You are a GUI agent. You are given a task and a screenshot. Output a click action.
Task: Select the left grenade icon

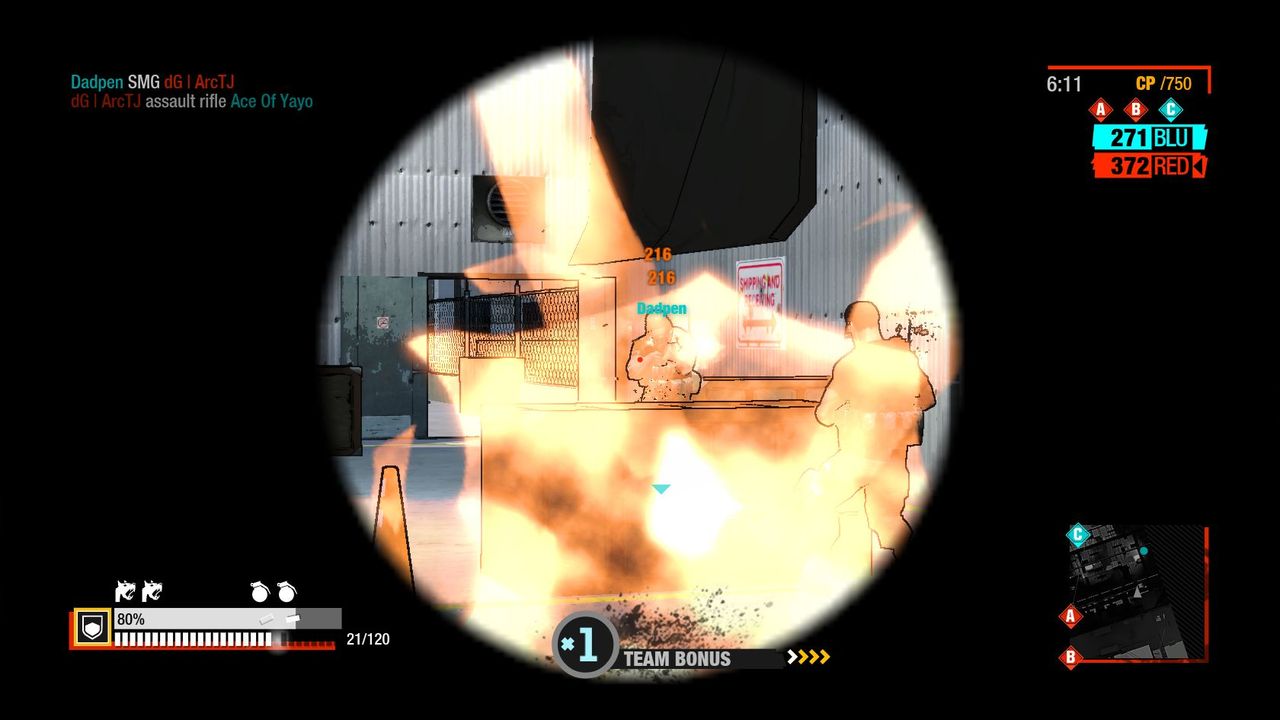pos(258,592)
